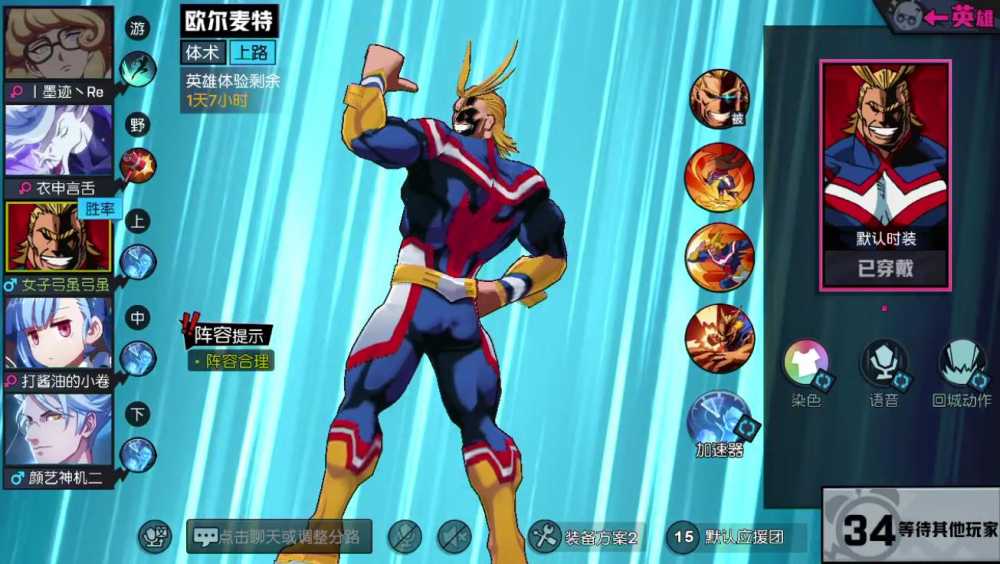Change the 加速器 summoner skill
This screenshot has width=1000, height=564.
(x=720, y=418)
